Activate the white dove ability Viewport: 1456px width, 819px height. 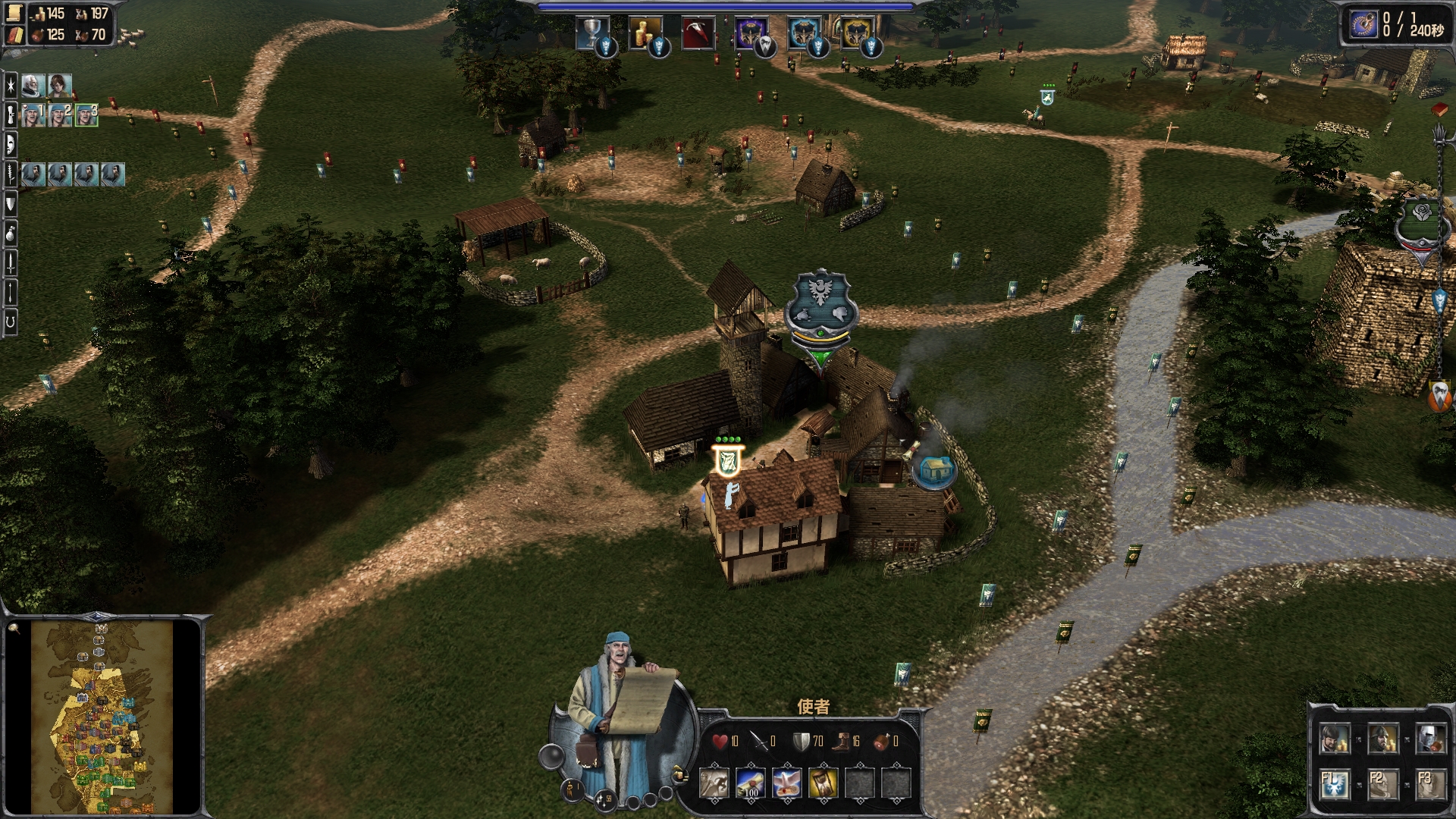click(786, 783)
